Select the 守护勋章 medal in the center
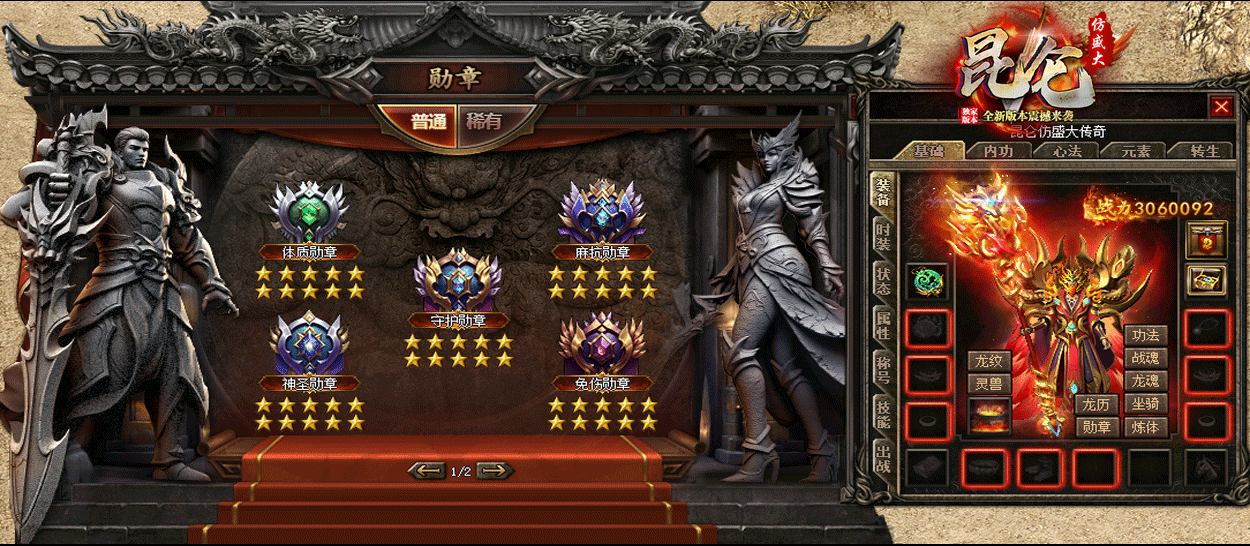The height and width of the screenshot is (546, 1250). 457,280
